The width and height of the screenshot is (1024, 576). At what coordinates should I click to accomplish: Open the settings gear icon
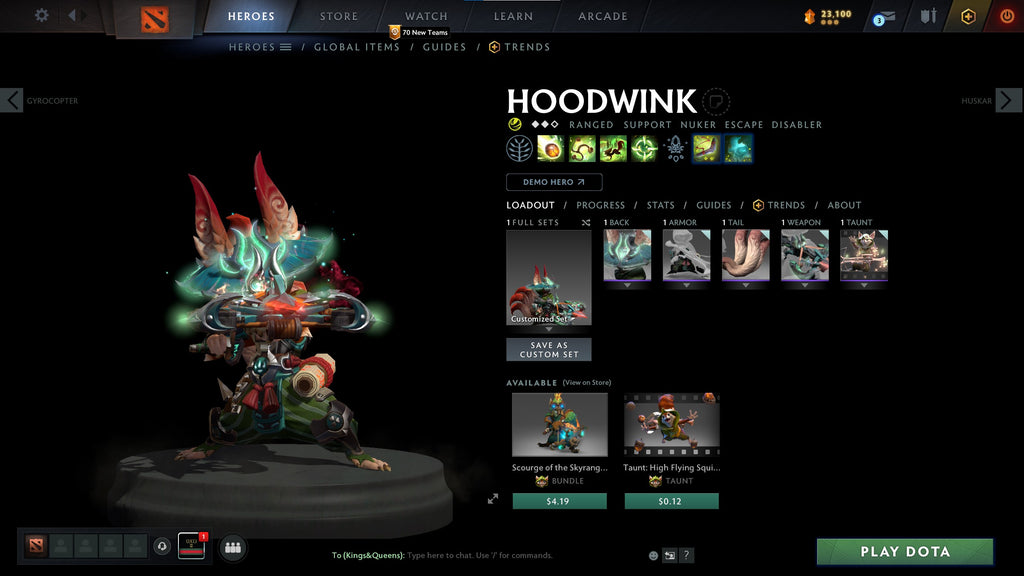coord(42,15)
